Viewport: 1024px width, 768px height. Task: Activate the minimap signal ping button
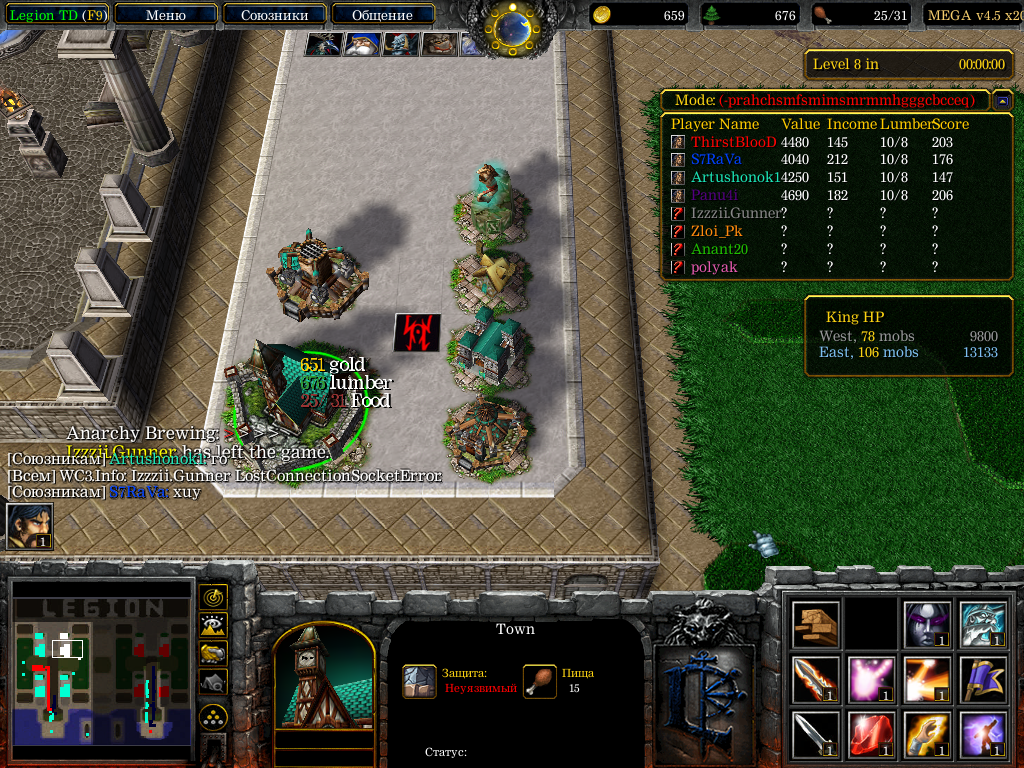(x=213, y=597)
